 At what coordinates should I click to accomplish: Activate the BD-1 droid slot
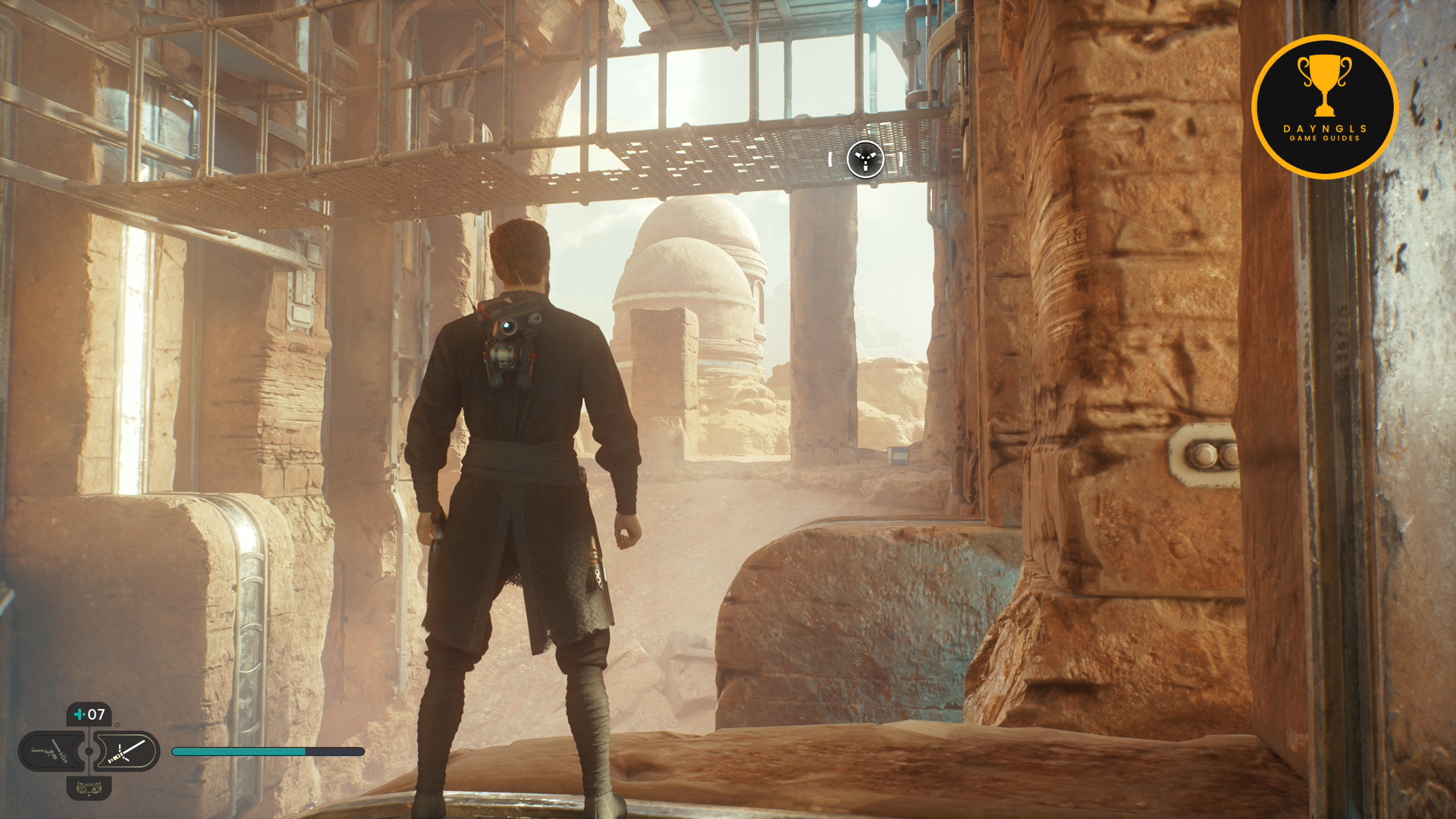point(89,789)
